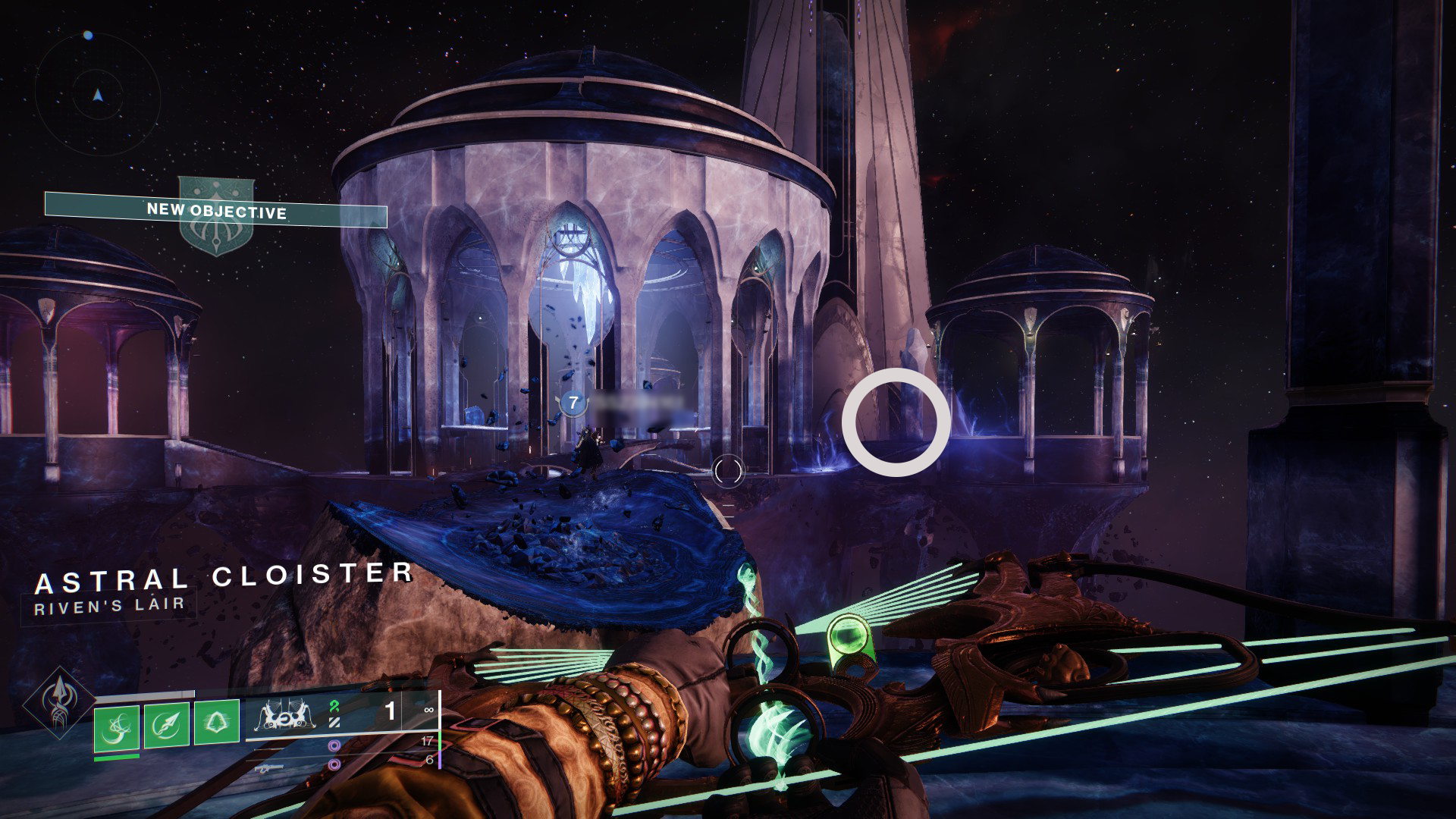Activate the Strand grenade ability icon
This screenshot has height=819, width=1456.
[x=117, y=726]
